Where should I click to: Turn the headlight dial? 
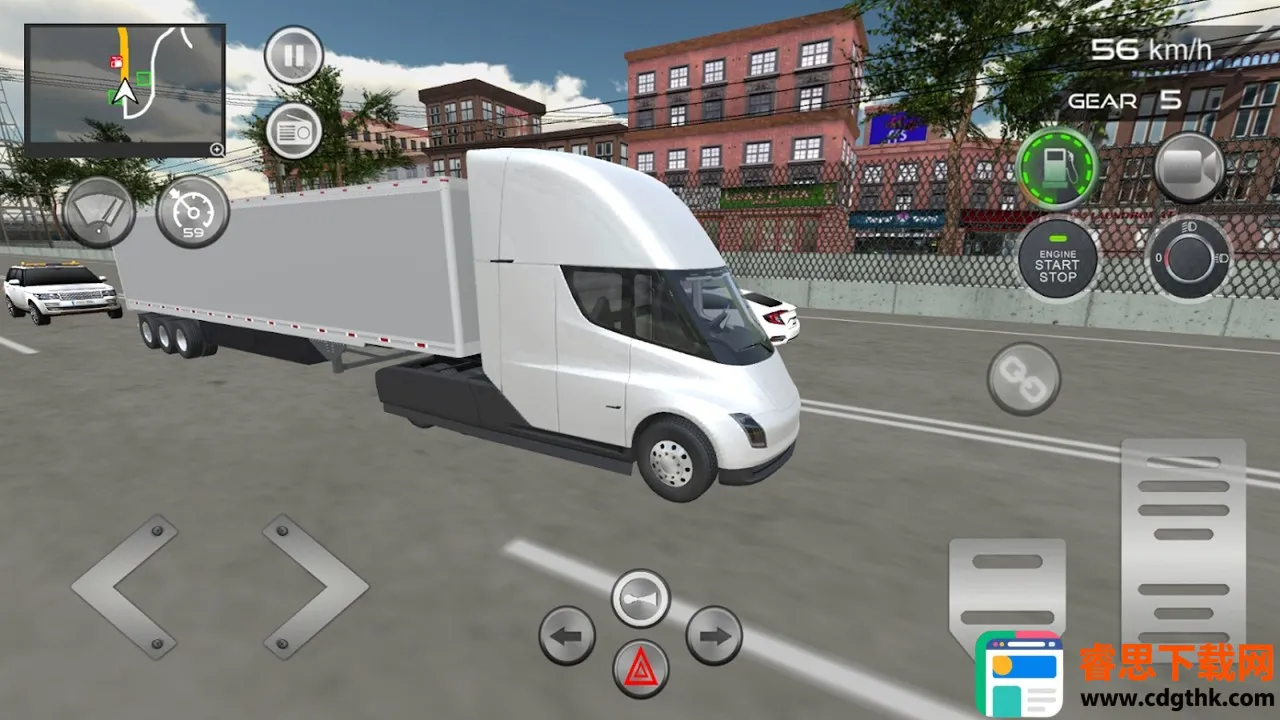point(1189,258)
